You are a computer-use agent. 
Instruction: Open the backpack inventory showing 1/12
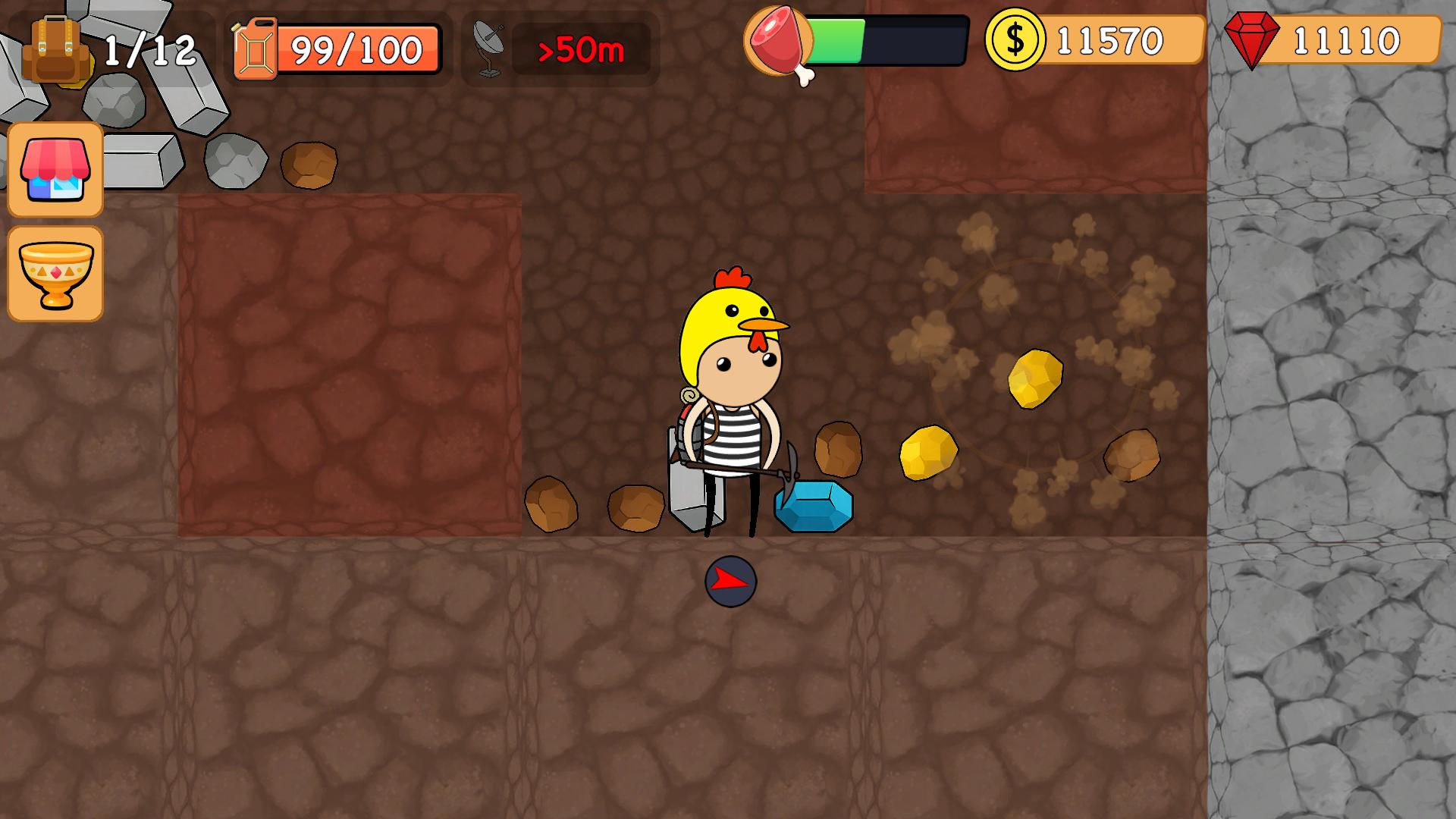(53, 45)
